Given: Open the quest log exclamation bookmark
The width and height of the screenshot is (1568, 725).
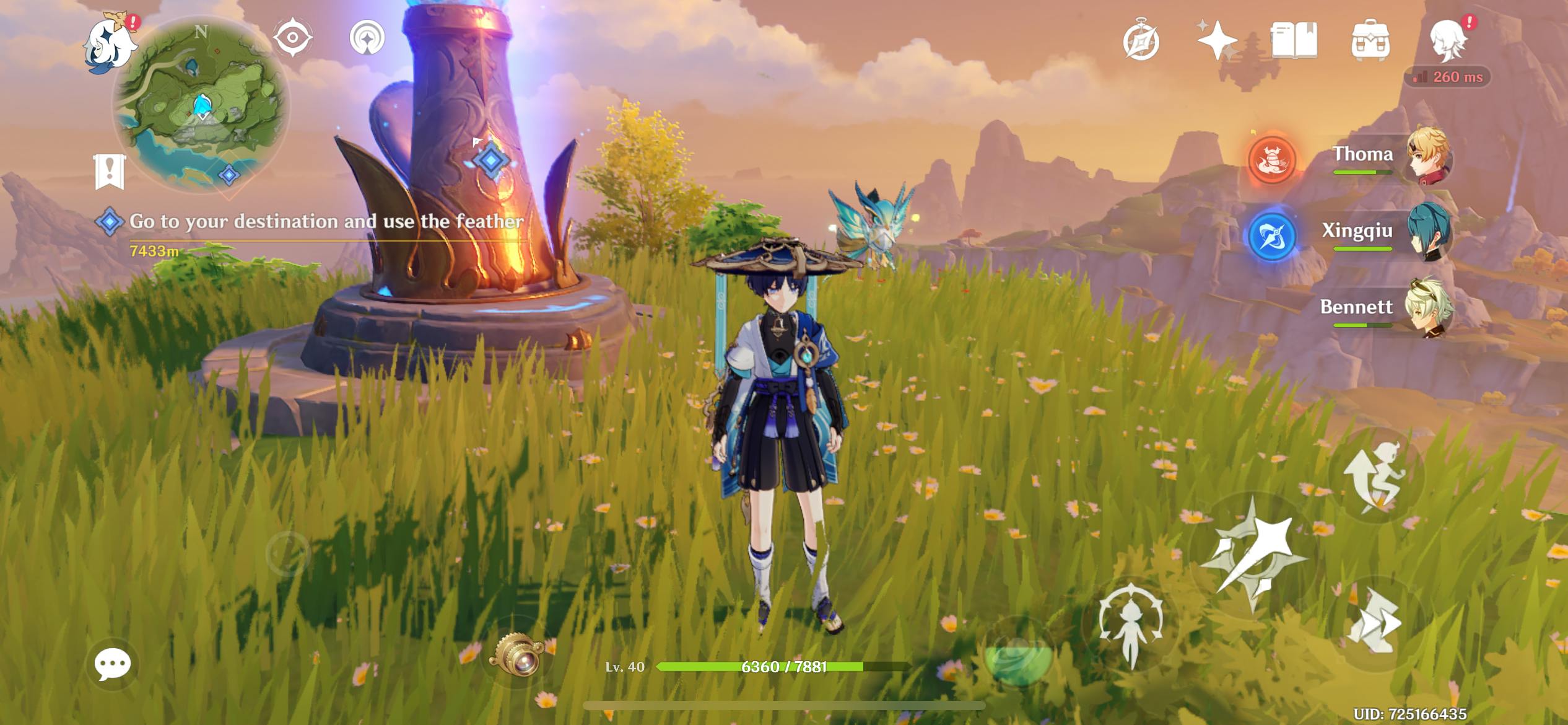Looking at the screenshot, I should (110, 170).
